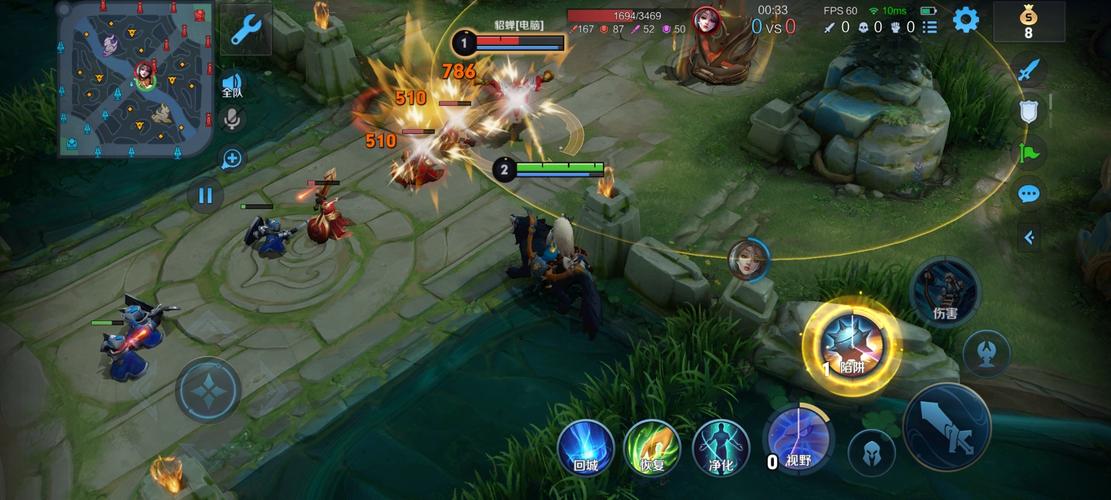Activate the 回城 recall ability
This screenshot has width=1111, height=500.
585,446
